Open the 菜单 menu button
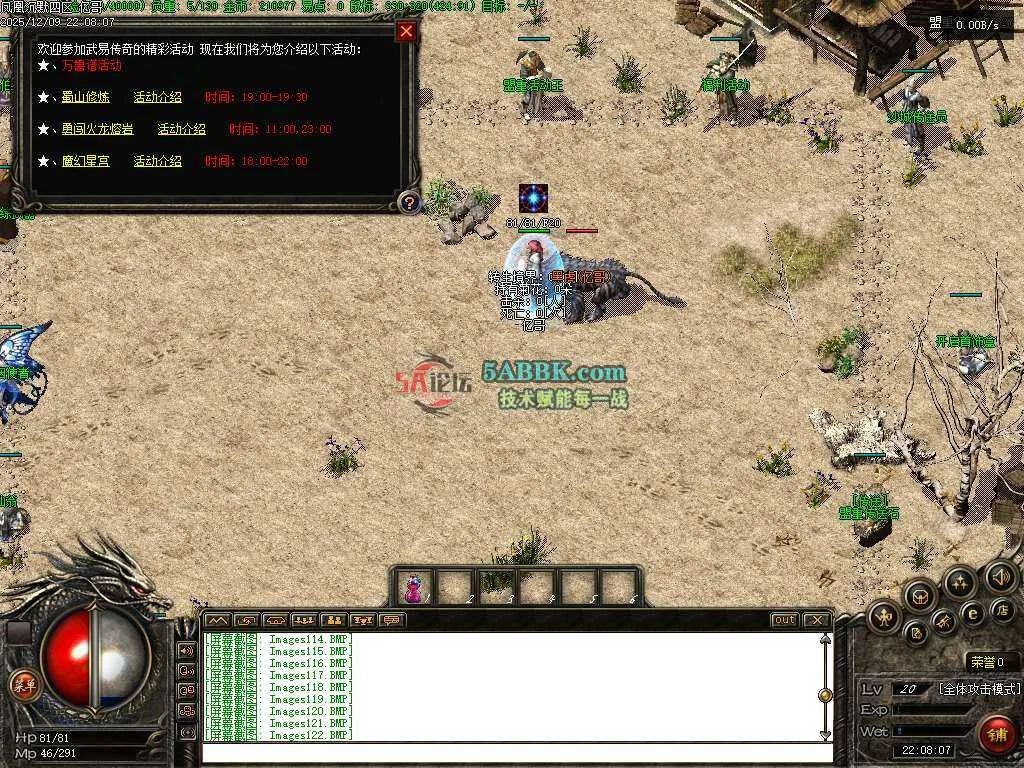 [x=22, y=685]
